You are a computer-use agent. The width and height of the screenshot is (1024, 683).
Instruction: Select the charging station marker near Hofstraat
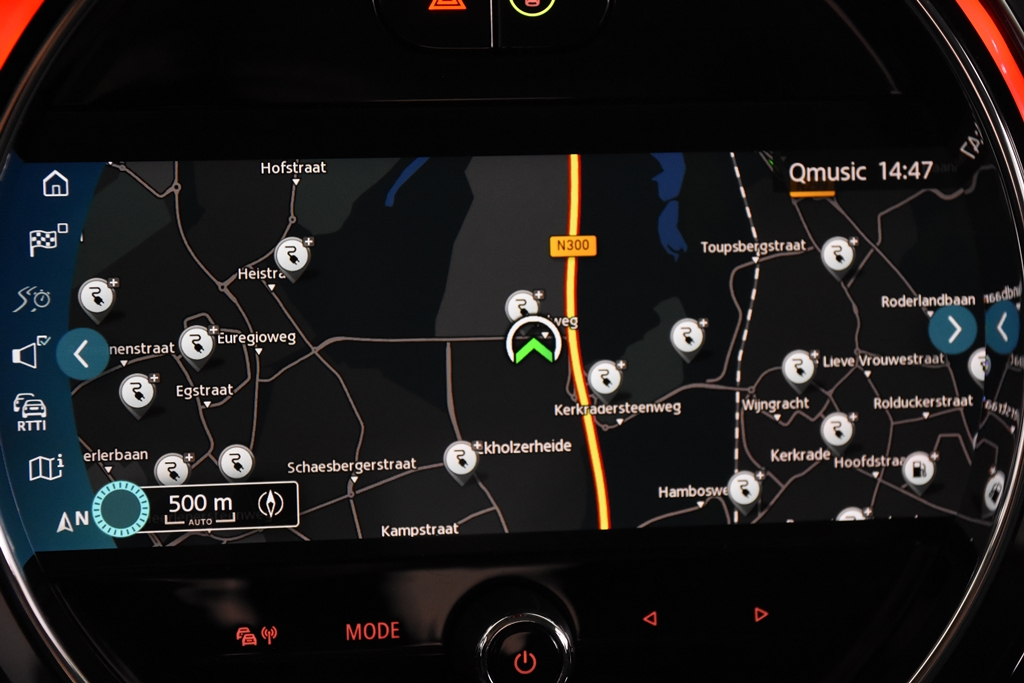click(291, 255)
